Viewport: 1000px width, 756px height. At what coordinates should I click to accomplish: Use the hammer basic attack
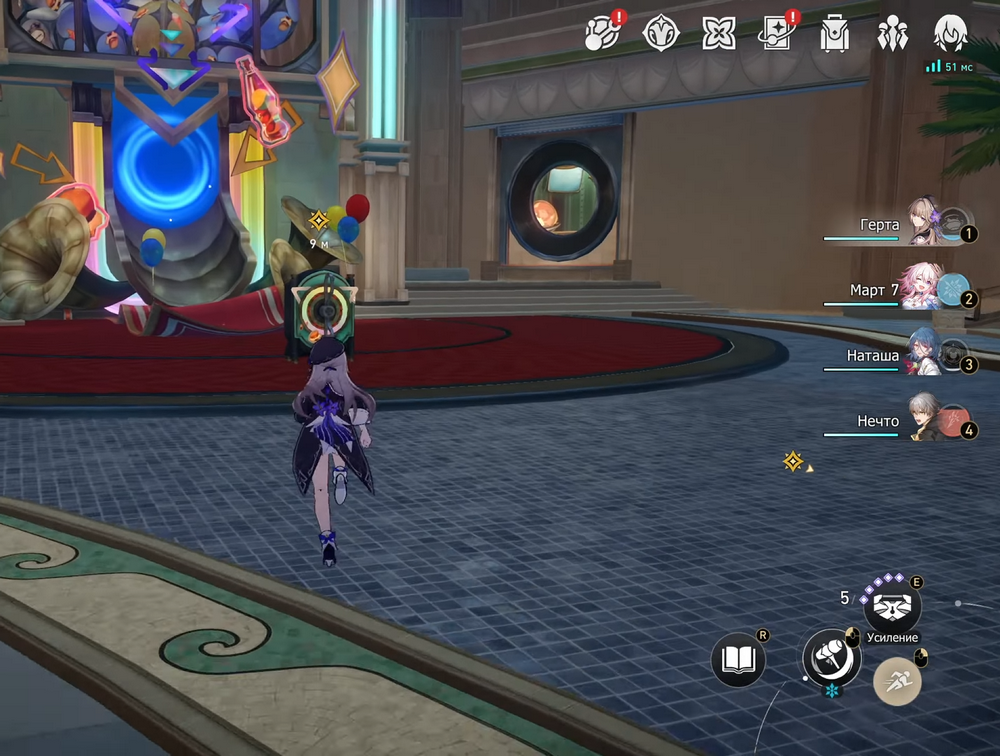click(831, 657)
